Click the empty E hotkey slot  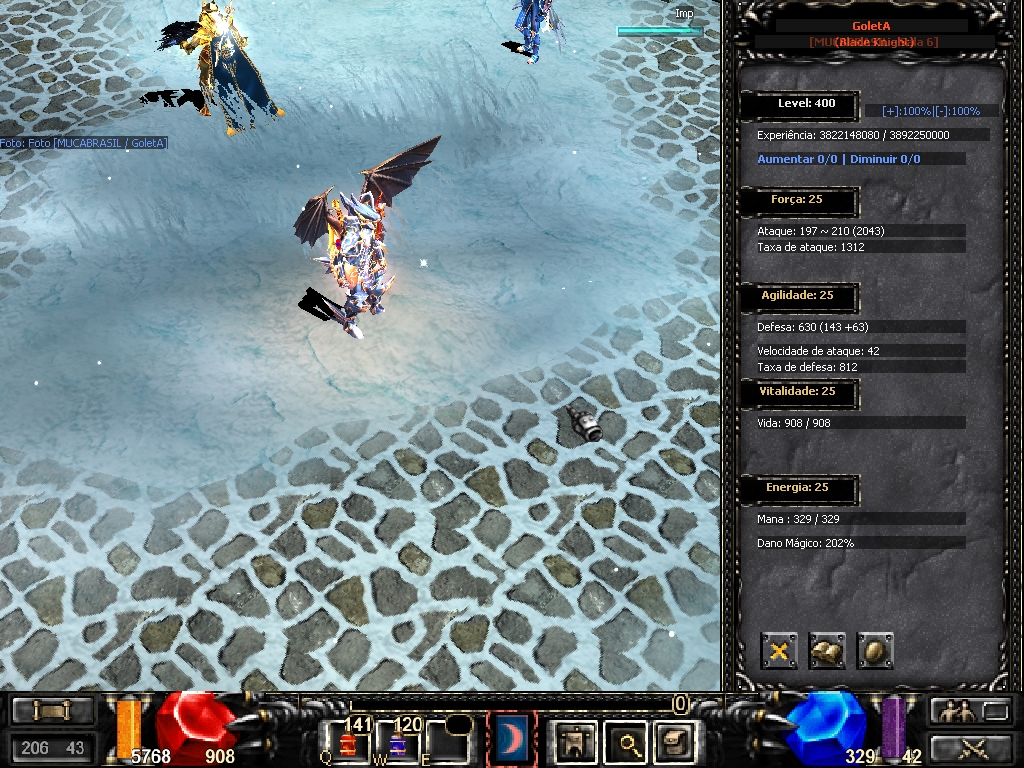[447, 741]
